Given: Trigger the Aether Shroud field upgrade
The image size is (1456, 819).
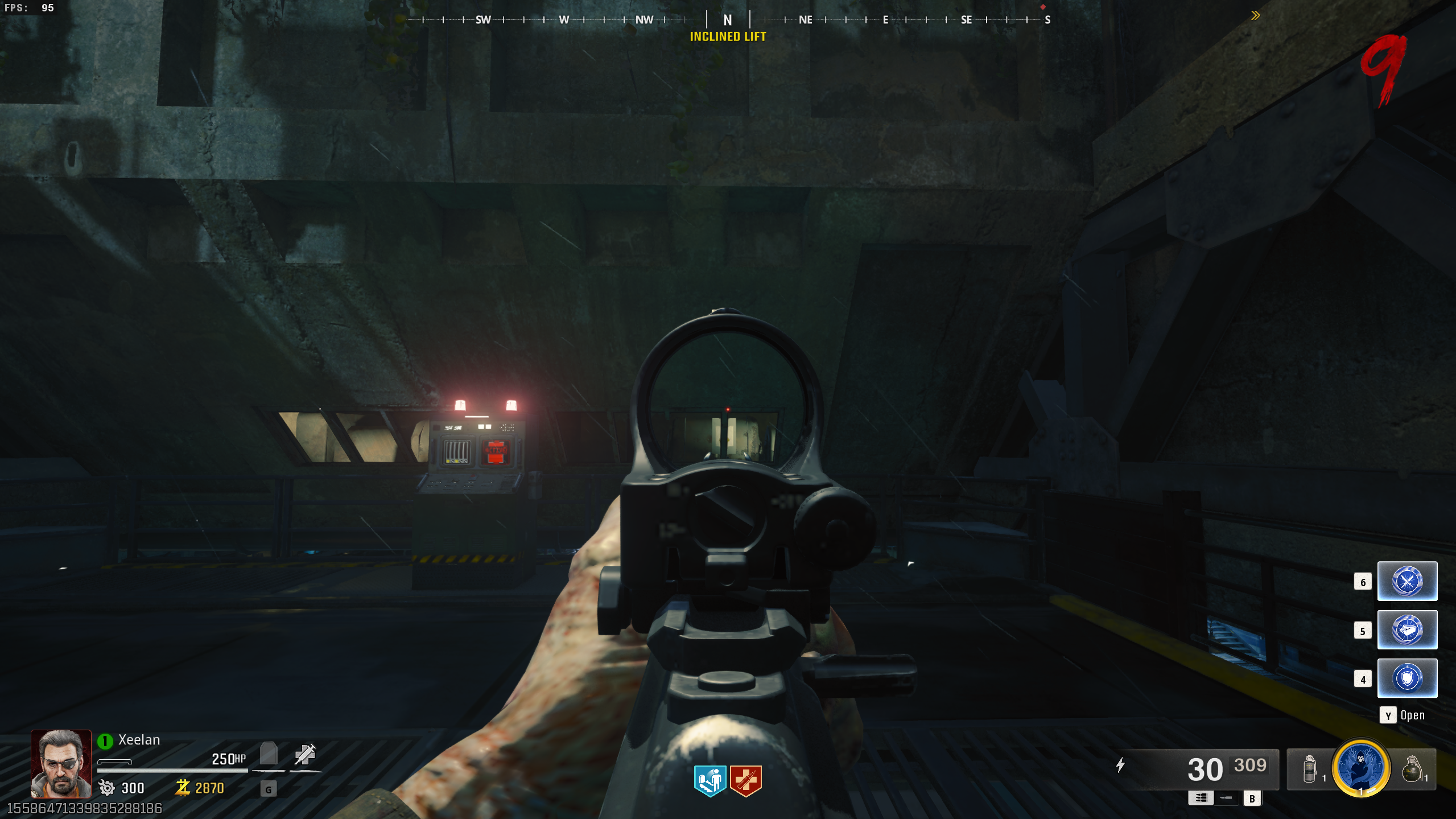Looking at the screenshot, I should coord(1360,767).
